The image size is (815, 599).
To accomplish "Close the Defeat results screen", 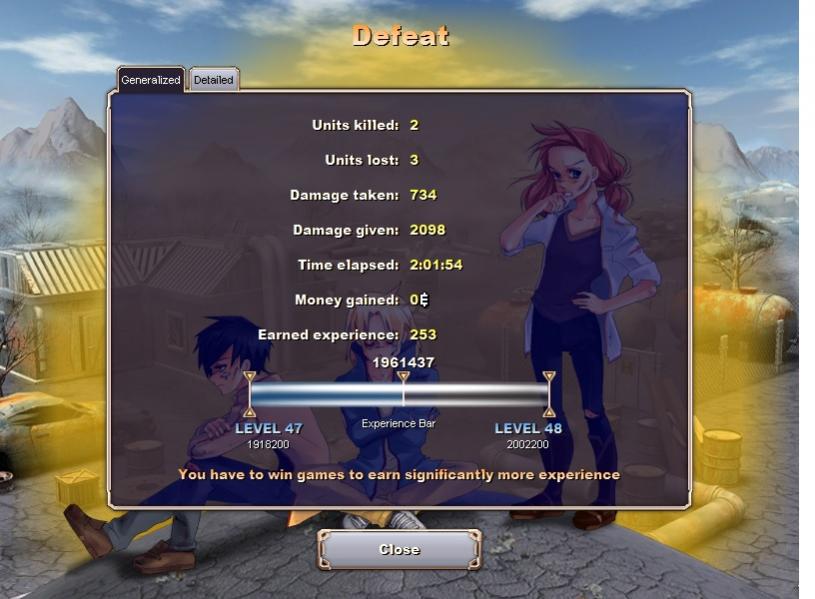I will click(399, 549).
